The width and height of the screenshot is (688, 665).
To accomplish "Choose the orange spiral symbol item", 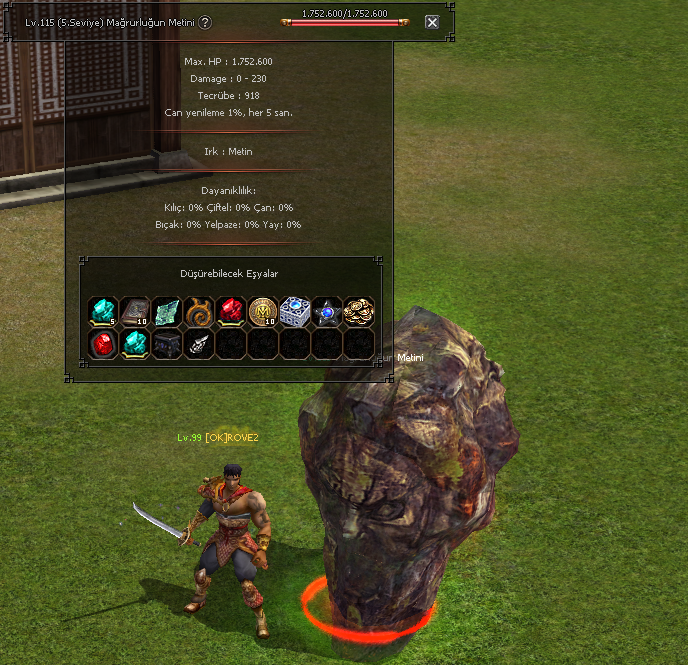I will coord(199,311).
